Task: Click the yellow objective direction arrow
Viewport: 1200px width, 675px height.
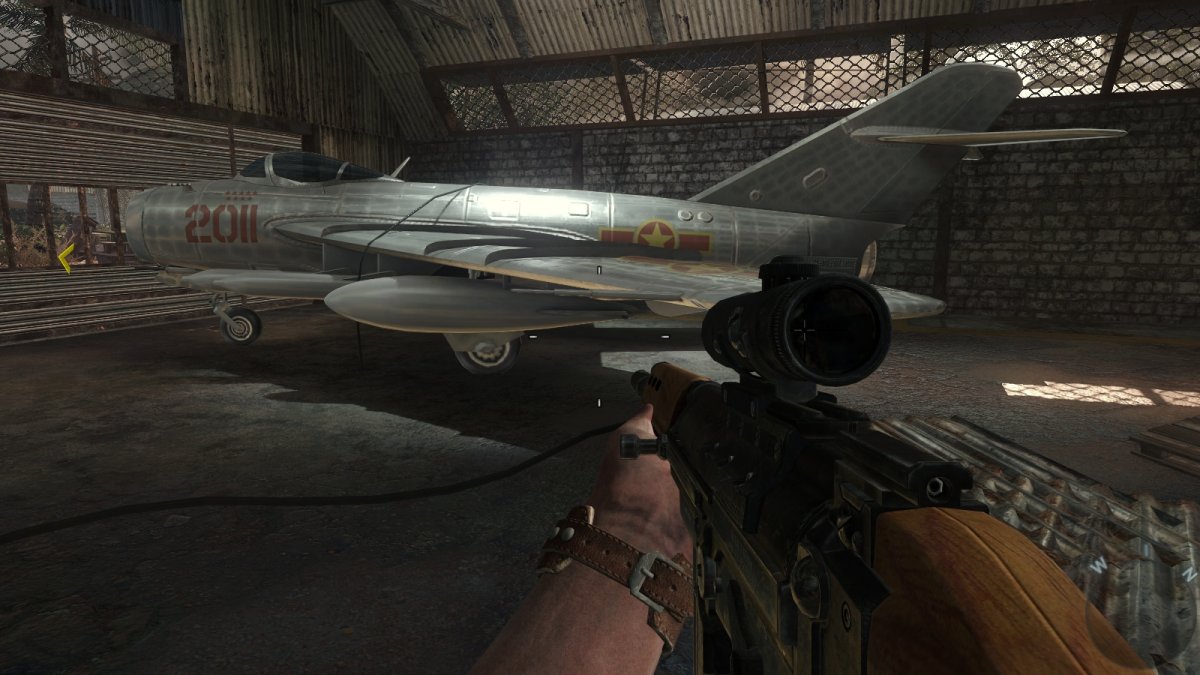Action: [65, 259]
